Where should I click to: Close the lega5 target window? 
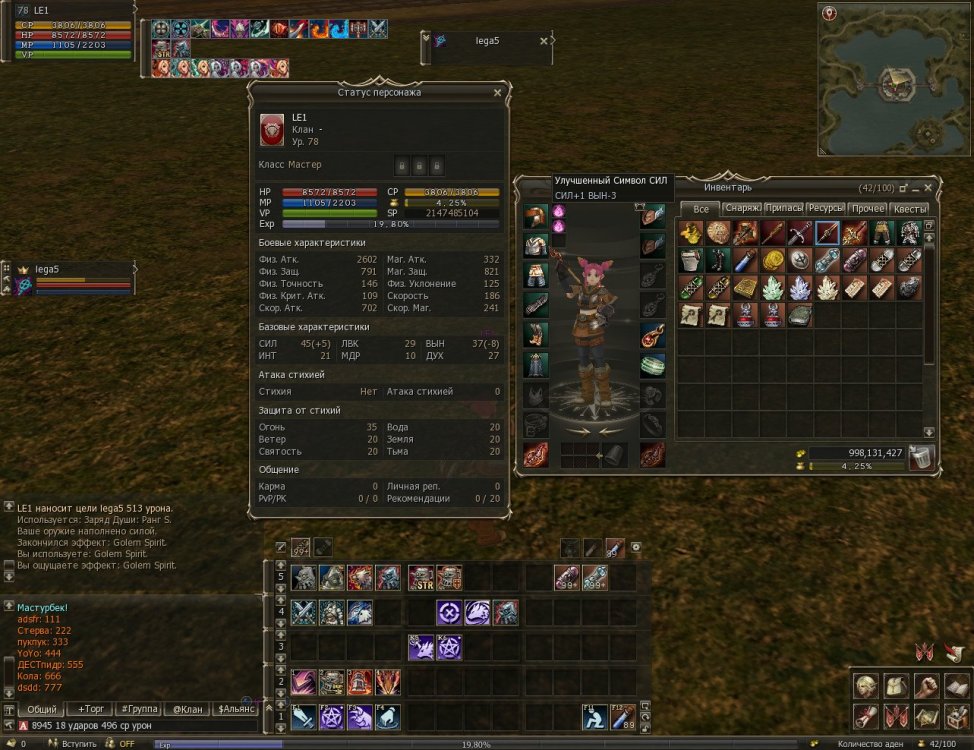[544, 41]
